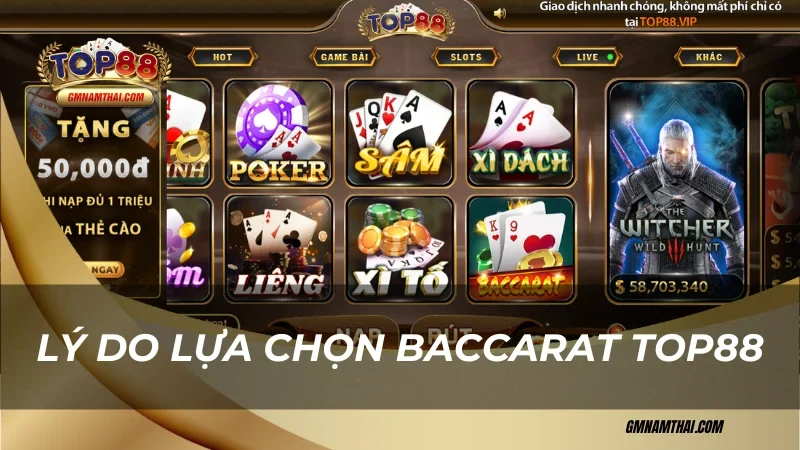Show the LIVE games tab
The height and width of the screenshot is (450, 800).
coord(587,57)
